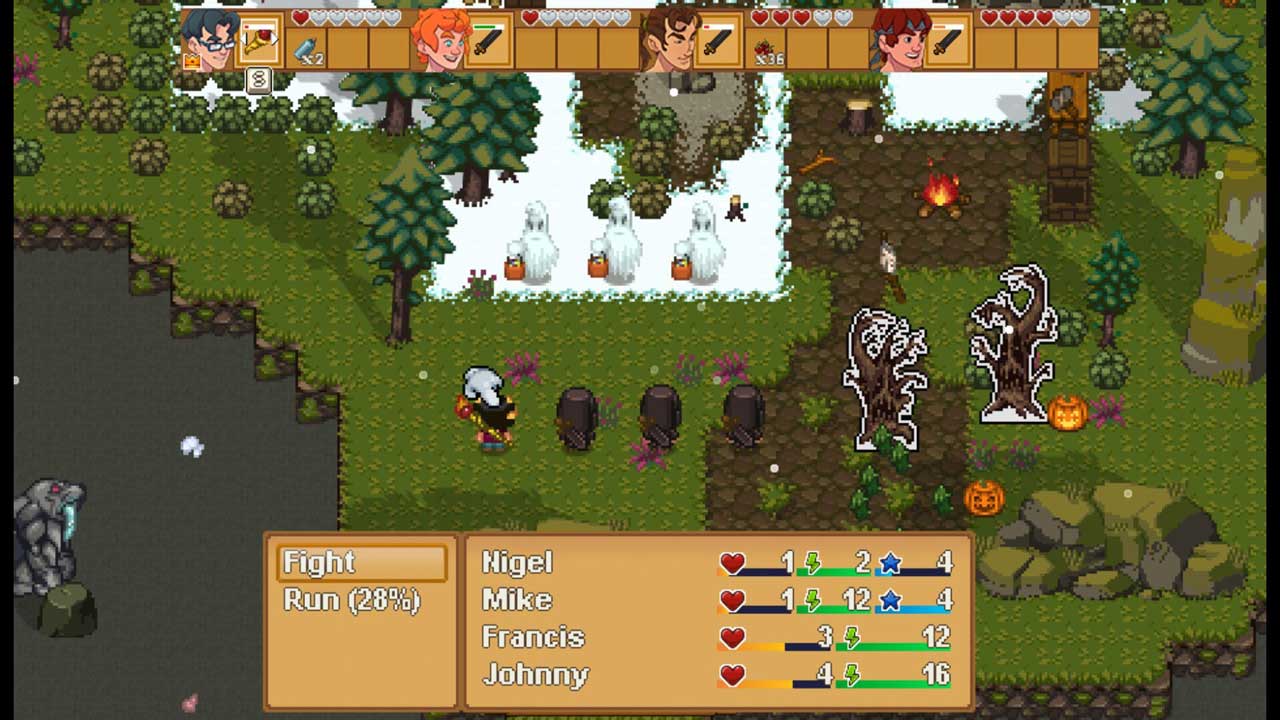Select the horn weapon slot
The width and height of the screenshot is (1280, 720).
pyautogui.click(x=260, y=41)
